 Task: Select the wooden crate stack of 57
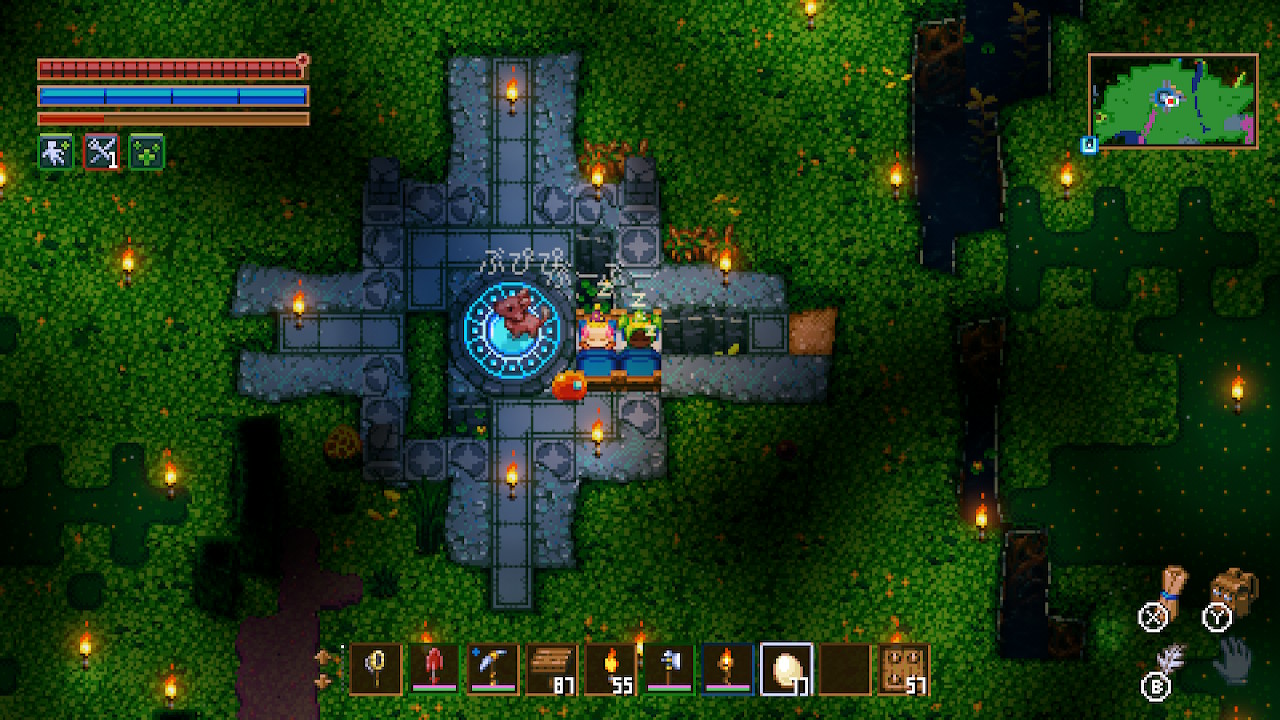[x=903, y=669]
